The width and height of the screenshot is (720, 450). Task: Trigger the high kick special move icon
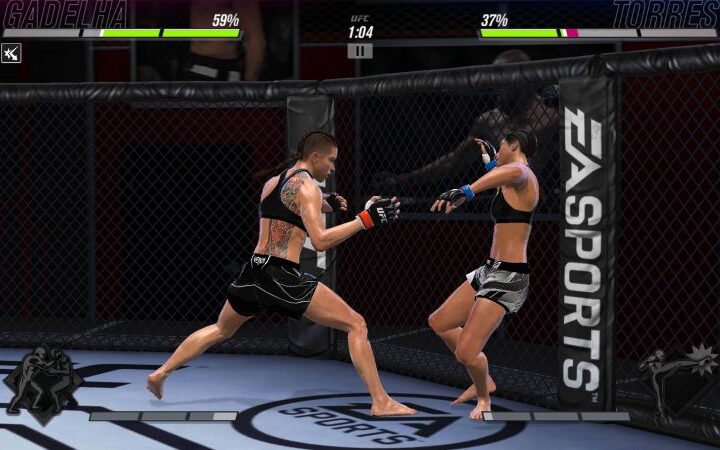677,379
